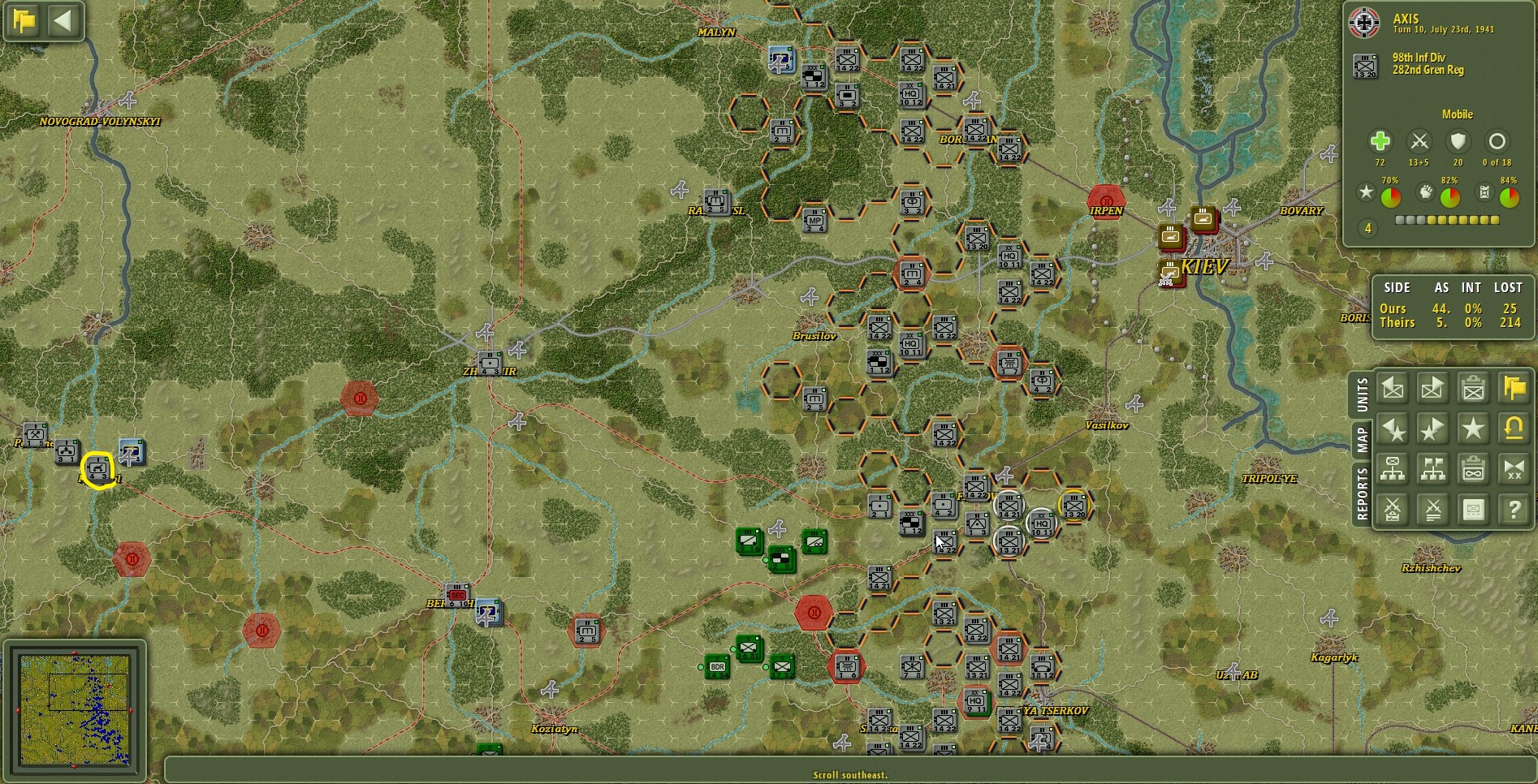
Task: Toggle the crossed-swords resolve attacks icon
Action: [x=1432, y=509]
